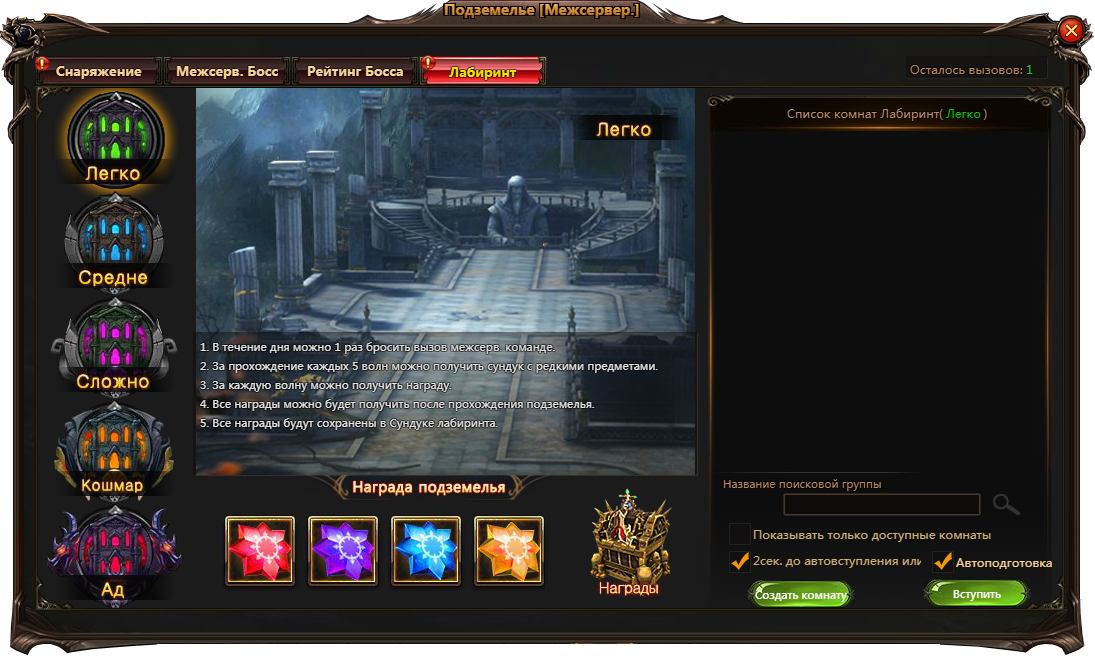Screen dimensions: 1095x656
Task: Pick the Сложно difficulty
Action: point(113,347)
